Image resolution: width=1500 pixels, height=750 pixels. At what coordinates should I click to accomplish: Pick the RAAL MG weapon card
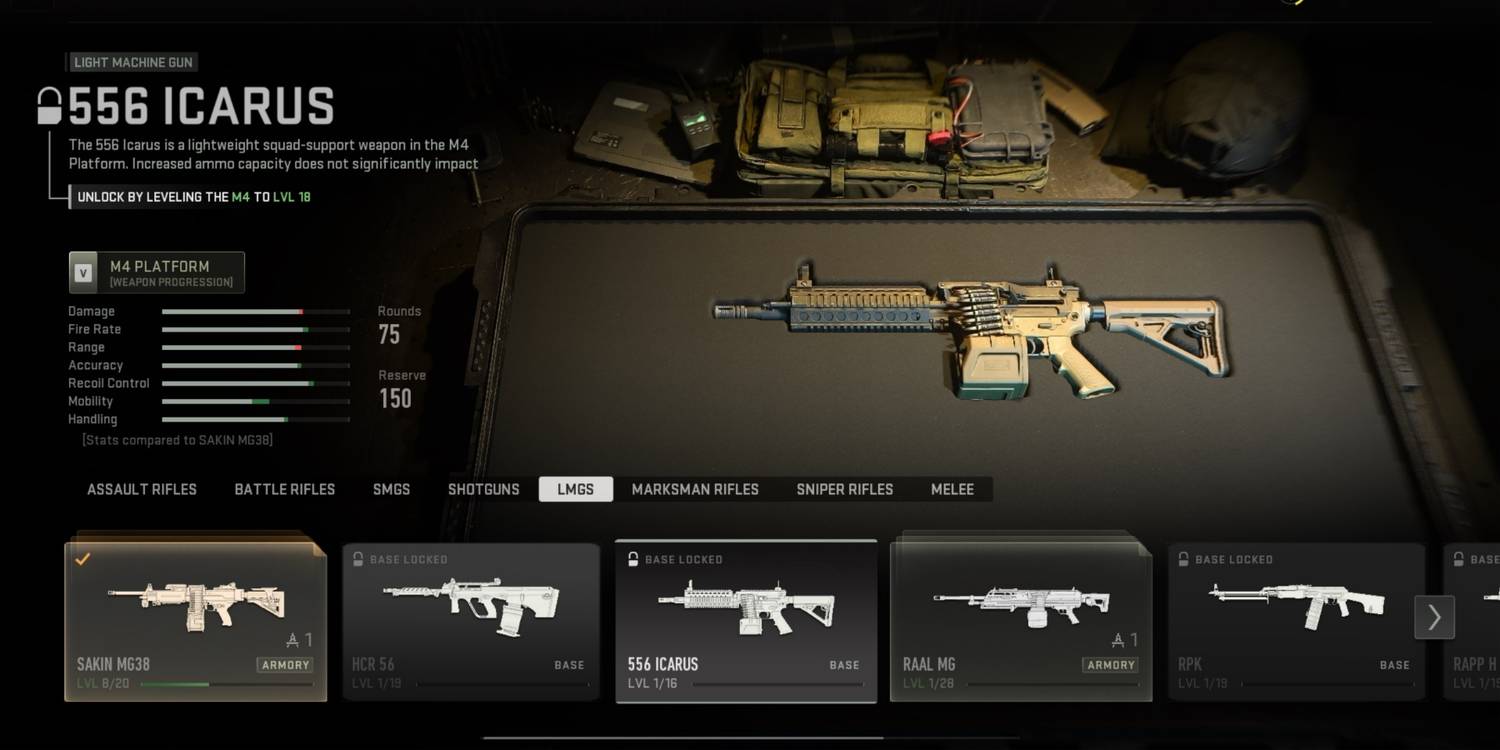[x=1021, y=621]
